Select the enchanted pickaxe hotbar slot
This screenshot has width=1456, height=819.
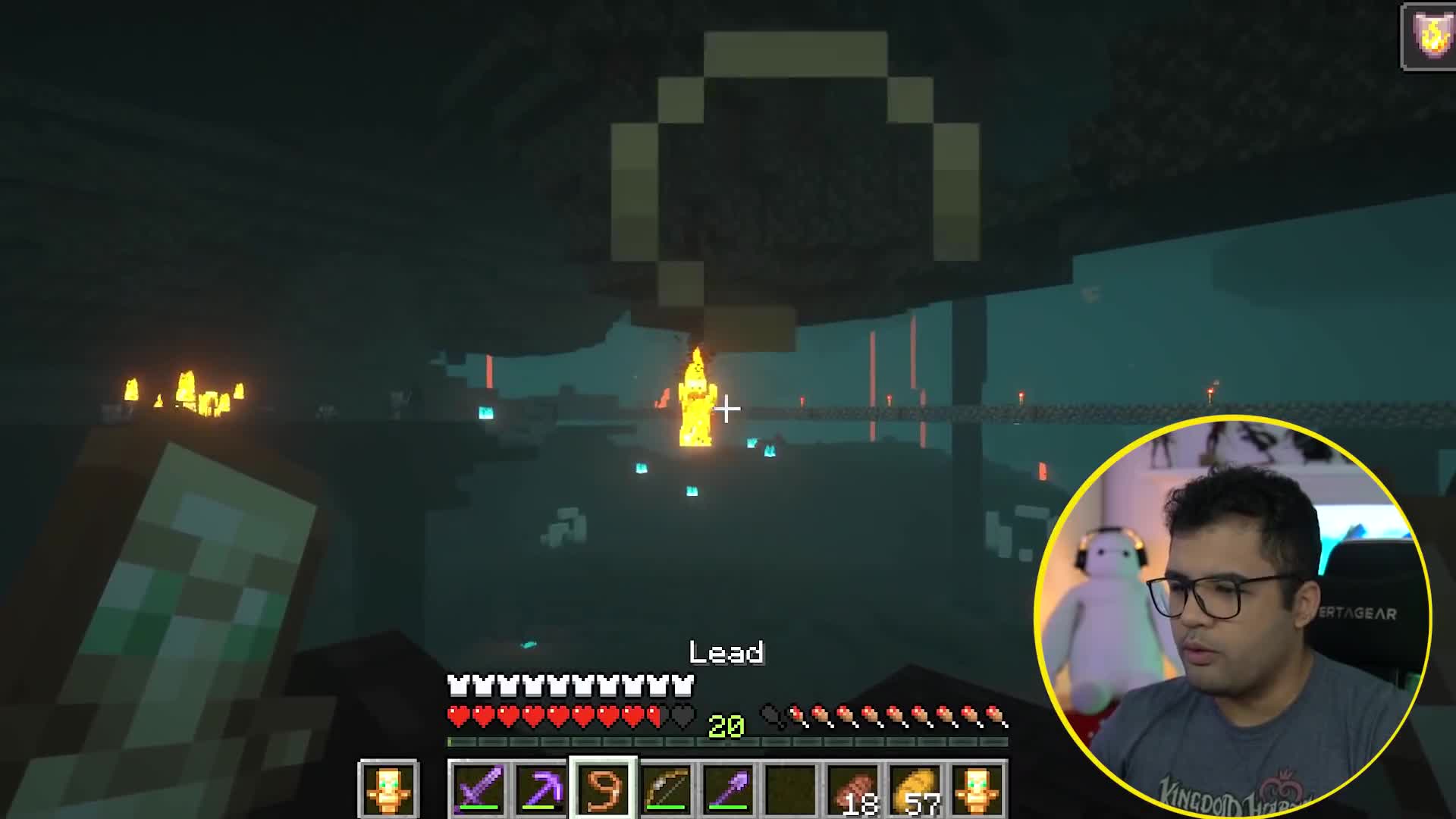point(538,789)
